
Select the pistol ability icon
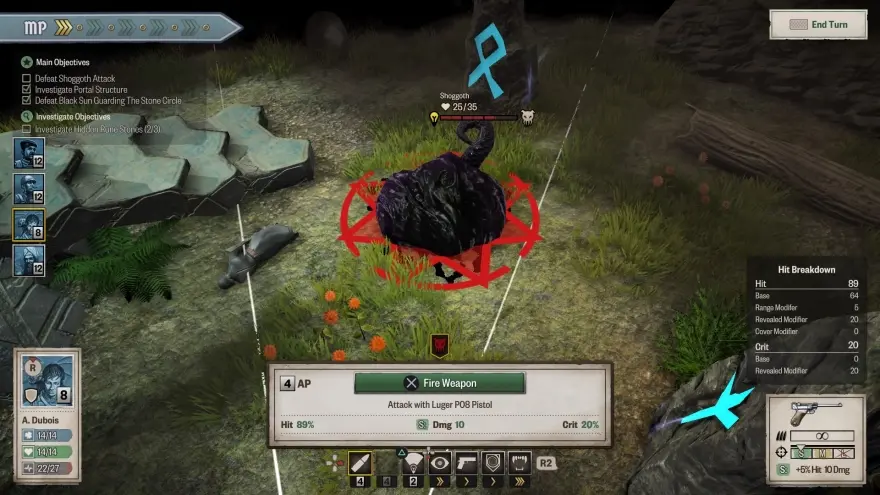(x=465, y=462)
